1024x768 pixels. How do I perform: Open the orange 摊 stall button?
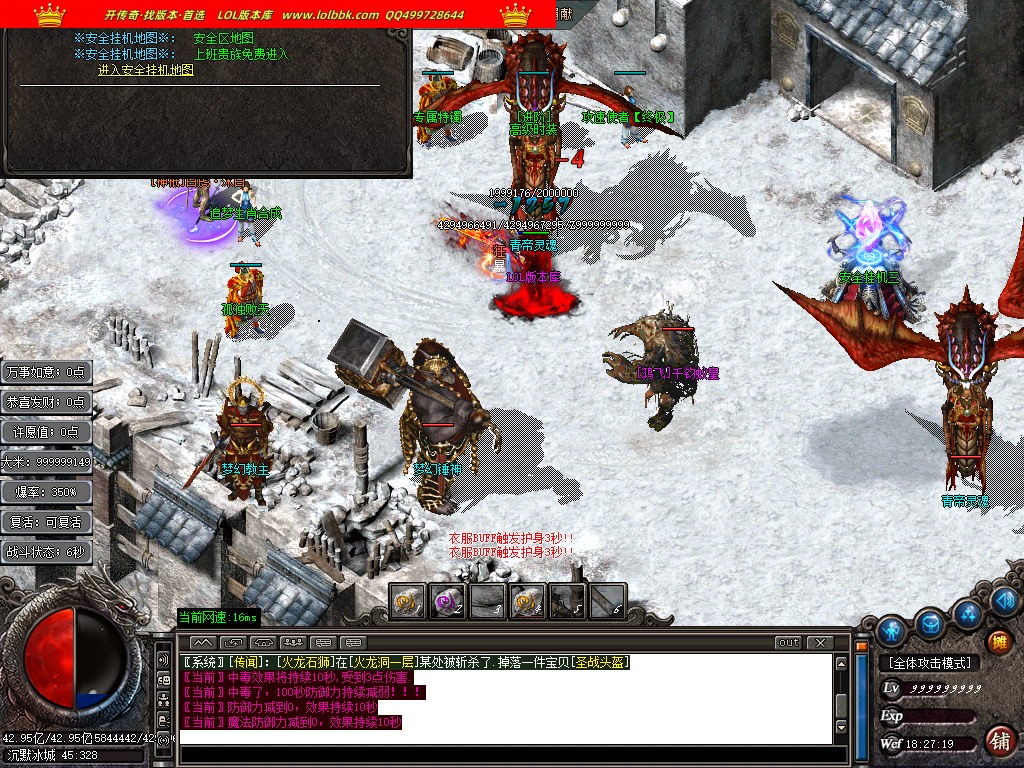[998, 641]
